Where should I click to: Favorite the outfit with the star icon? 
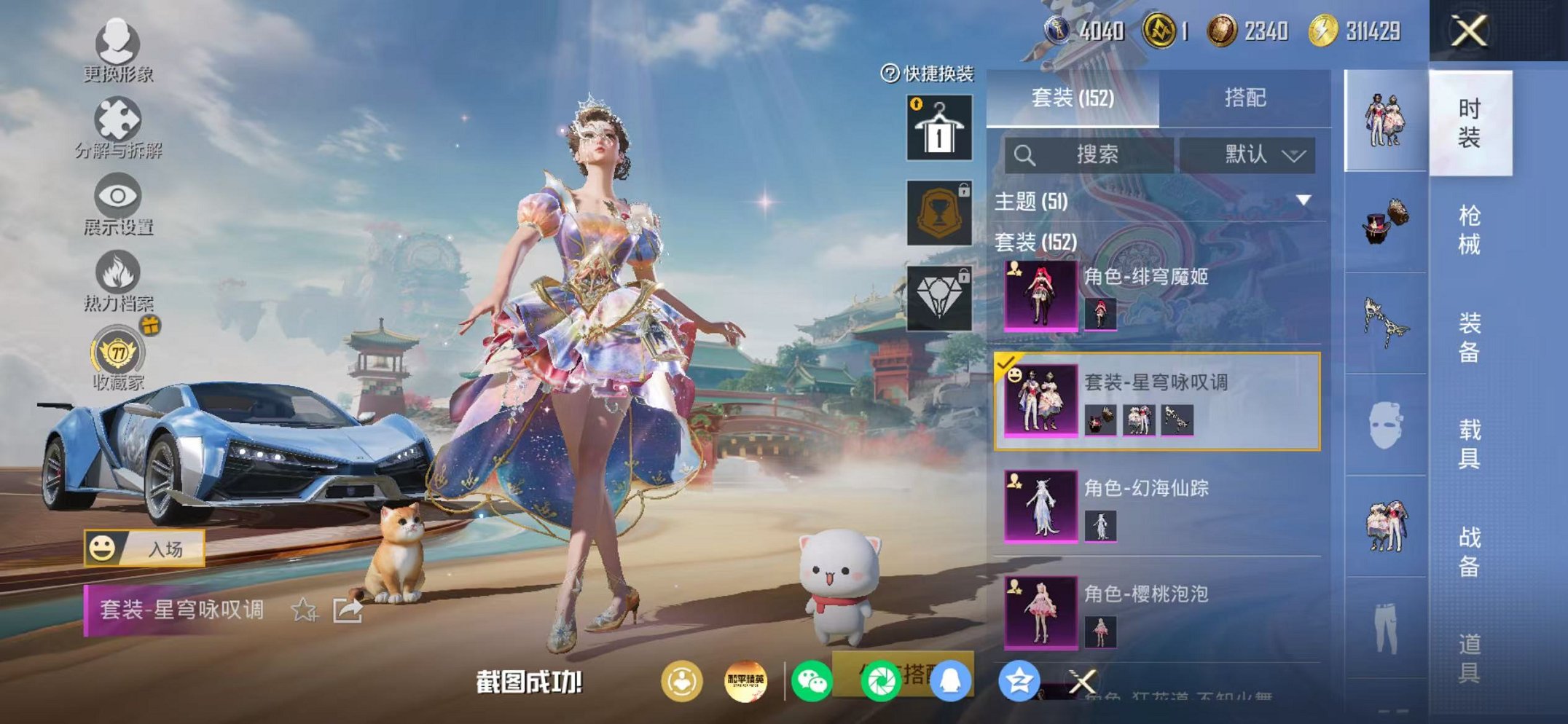[304, 610]
